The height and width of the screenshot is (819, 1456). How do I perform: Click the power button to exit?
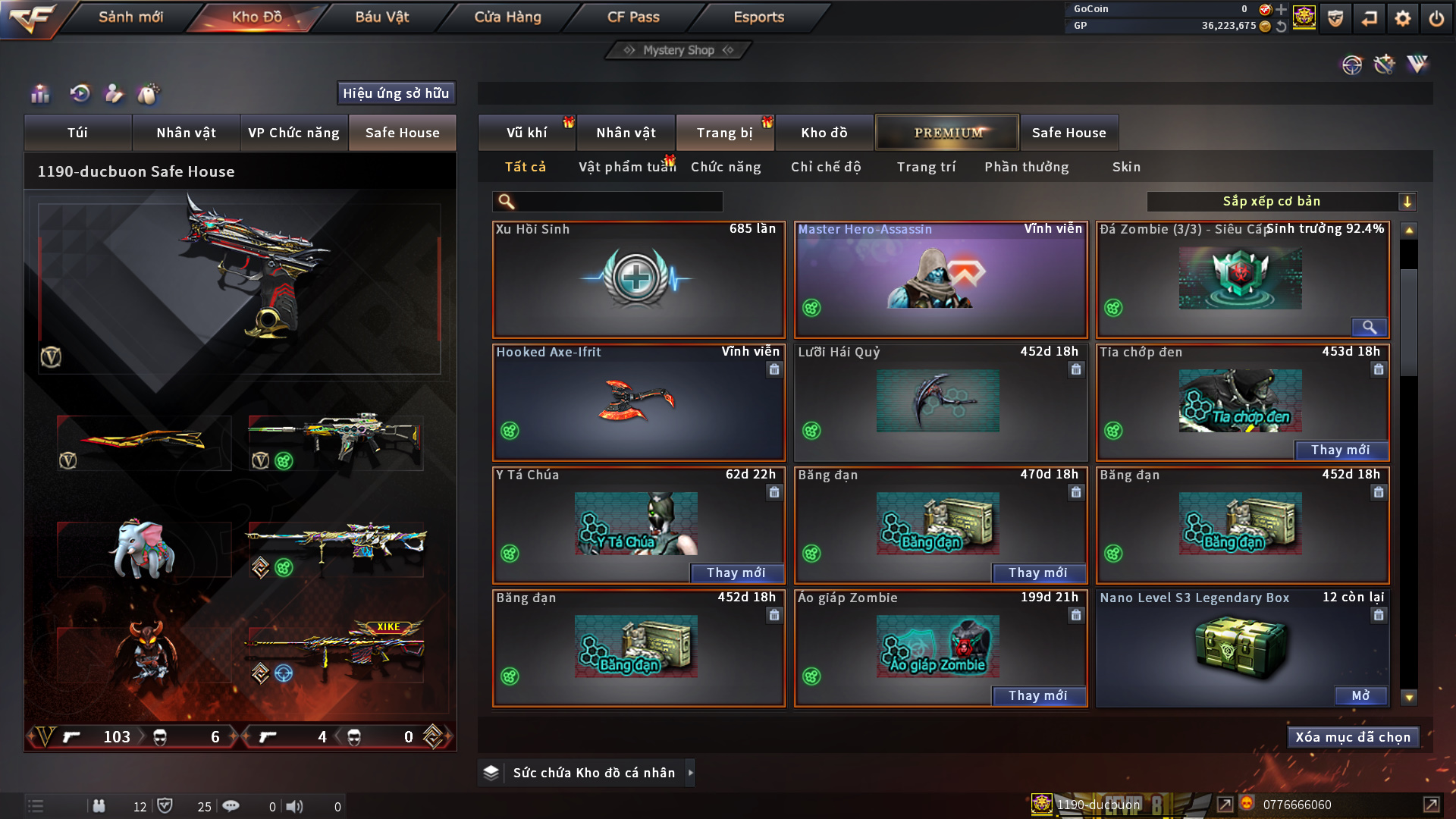pyautogui.click(x=1436, y=18)
